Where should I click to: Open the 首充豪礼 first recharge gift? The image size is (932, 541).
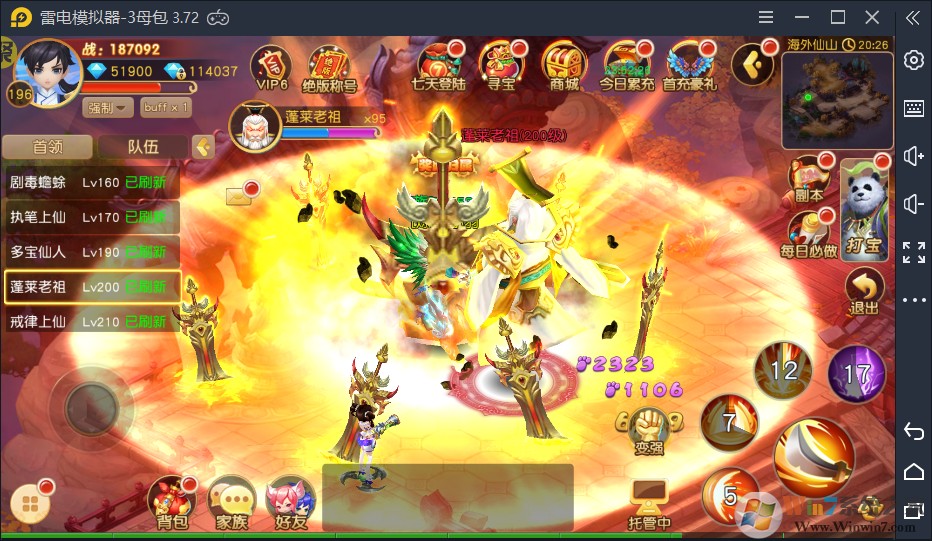coord(690,66)
